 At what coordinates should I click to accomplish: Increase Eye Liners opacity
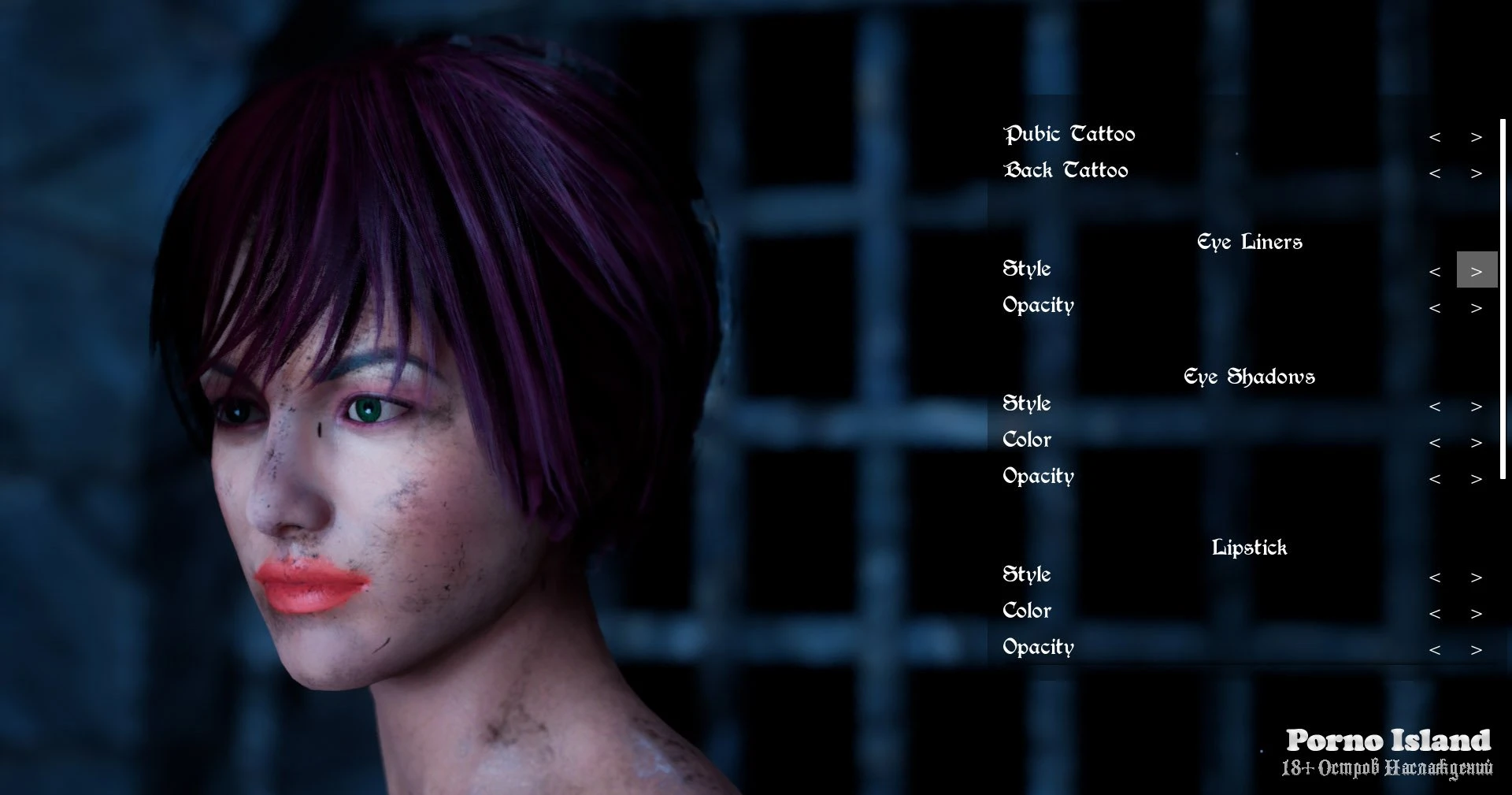coord(1477,308)
